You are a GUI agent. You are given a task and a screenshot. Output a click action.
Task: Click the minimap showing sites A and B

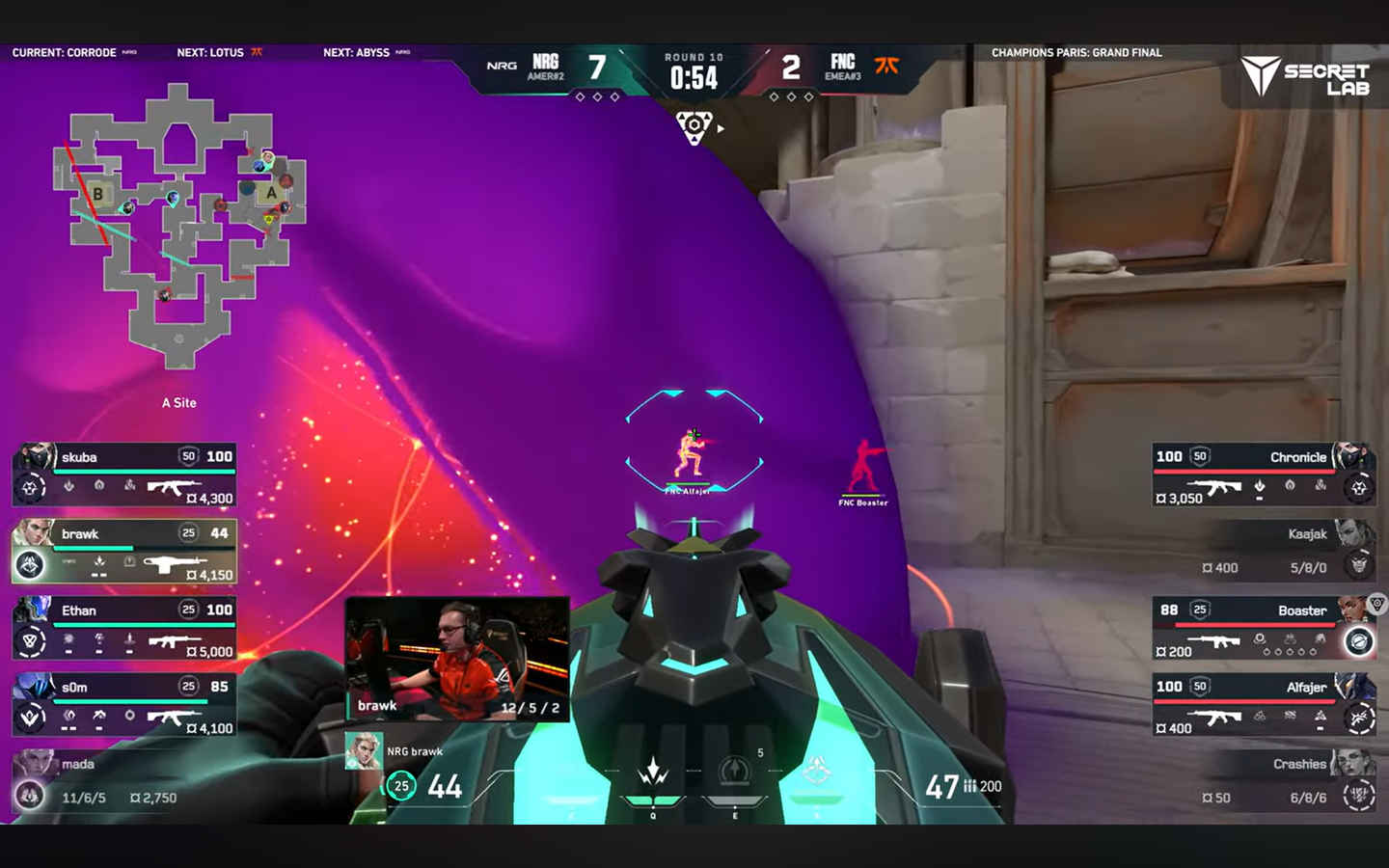[x=179, y=227]
